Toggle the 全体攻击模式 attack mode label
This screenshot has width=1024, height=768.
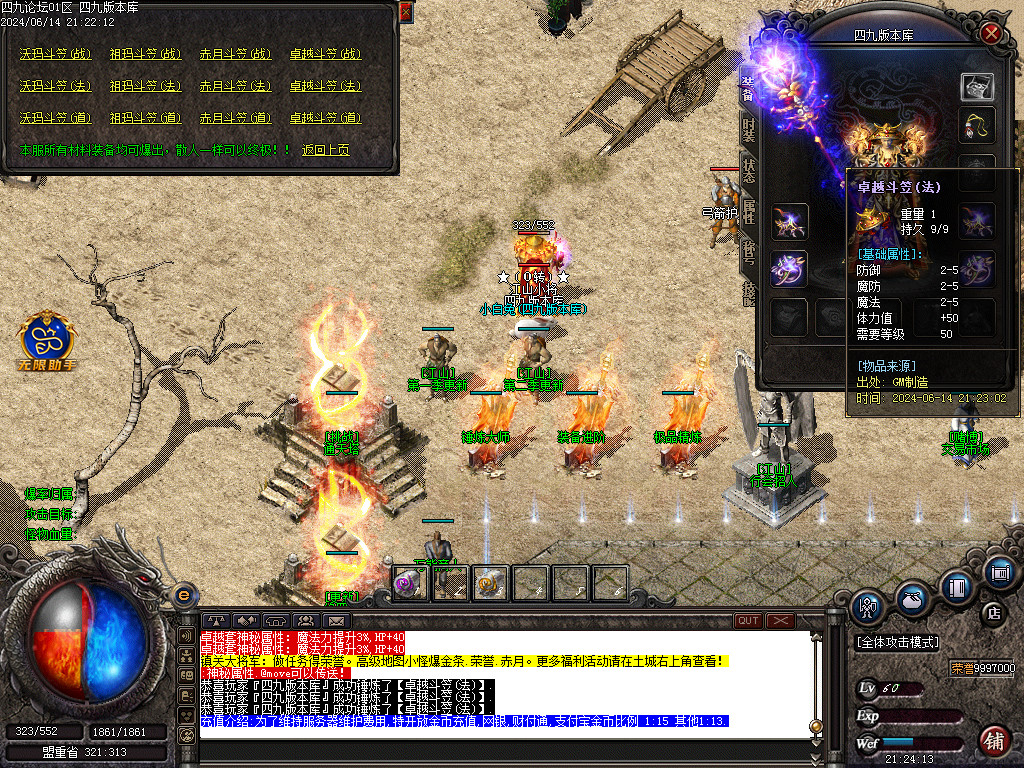896,641
